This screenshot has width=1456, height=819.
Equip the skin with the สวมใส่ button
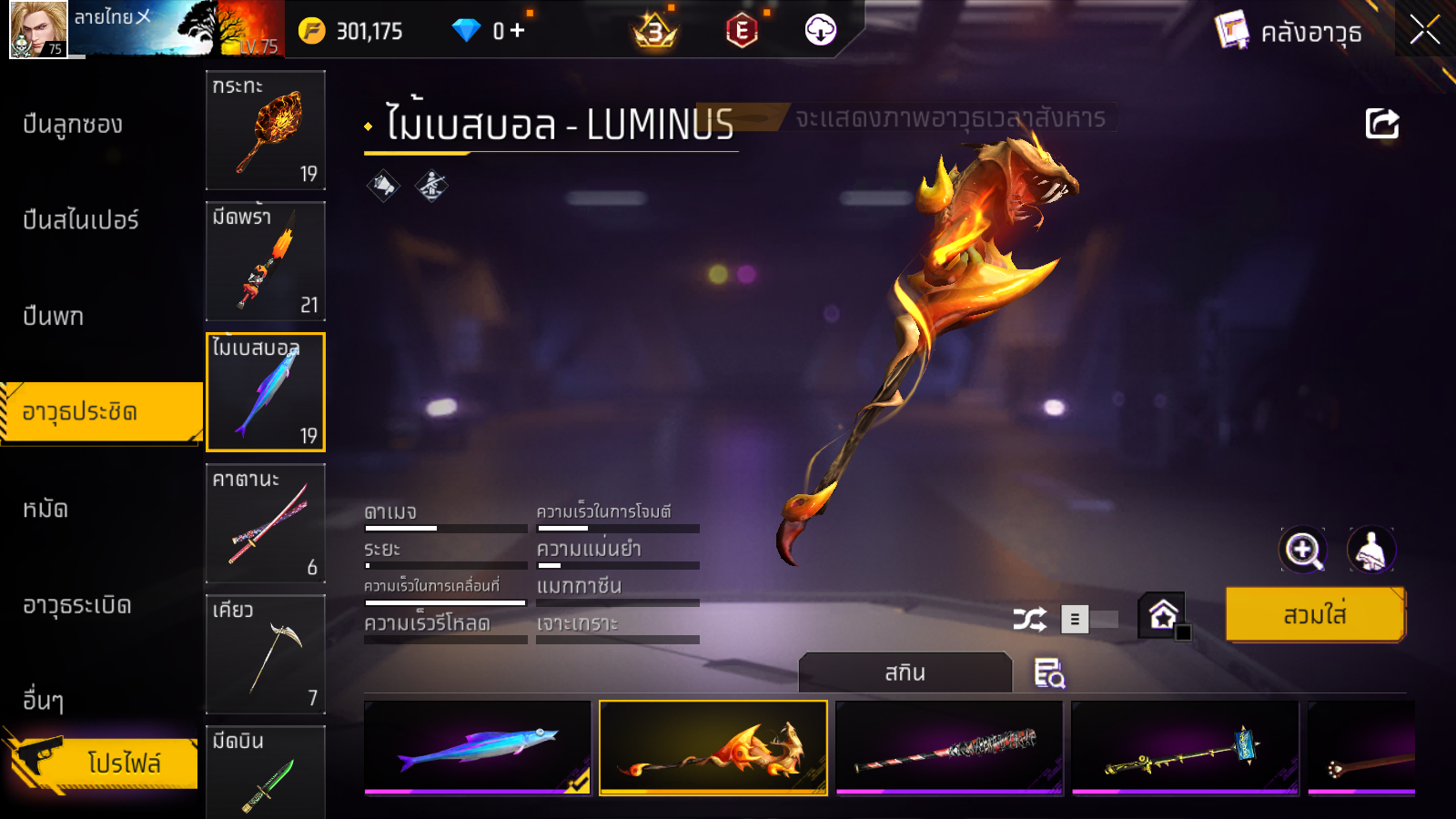1315,615
